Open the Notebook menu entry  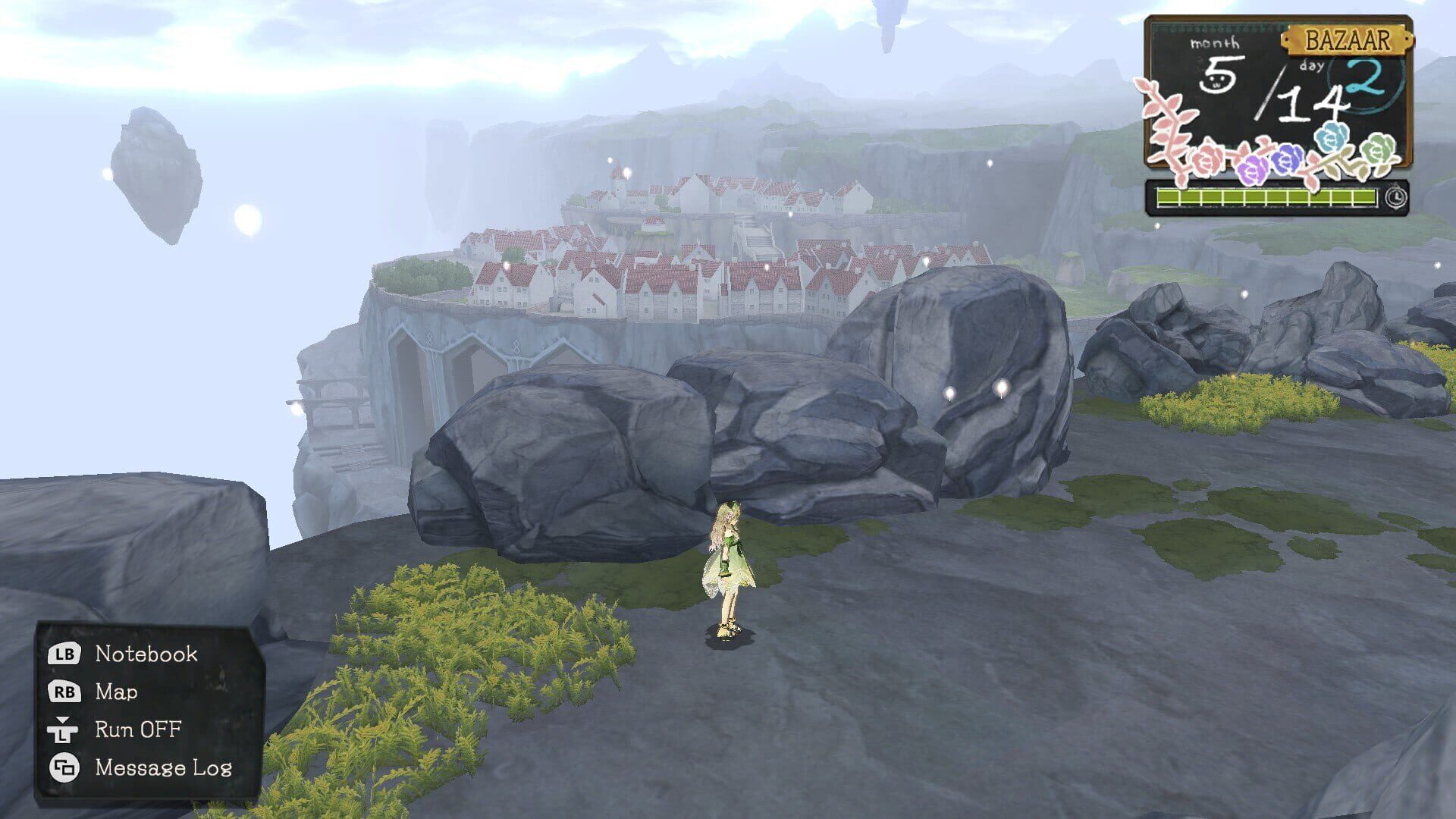[146, 654]
